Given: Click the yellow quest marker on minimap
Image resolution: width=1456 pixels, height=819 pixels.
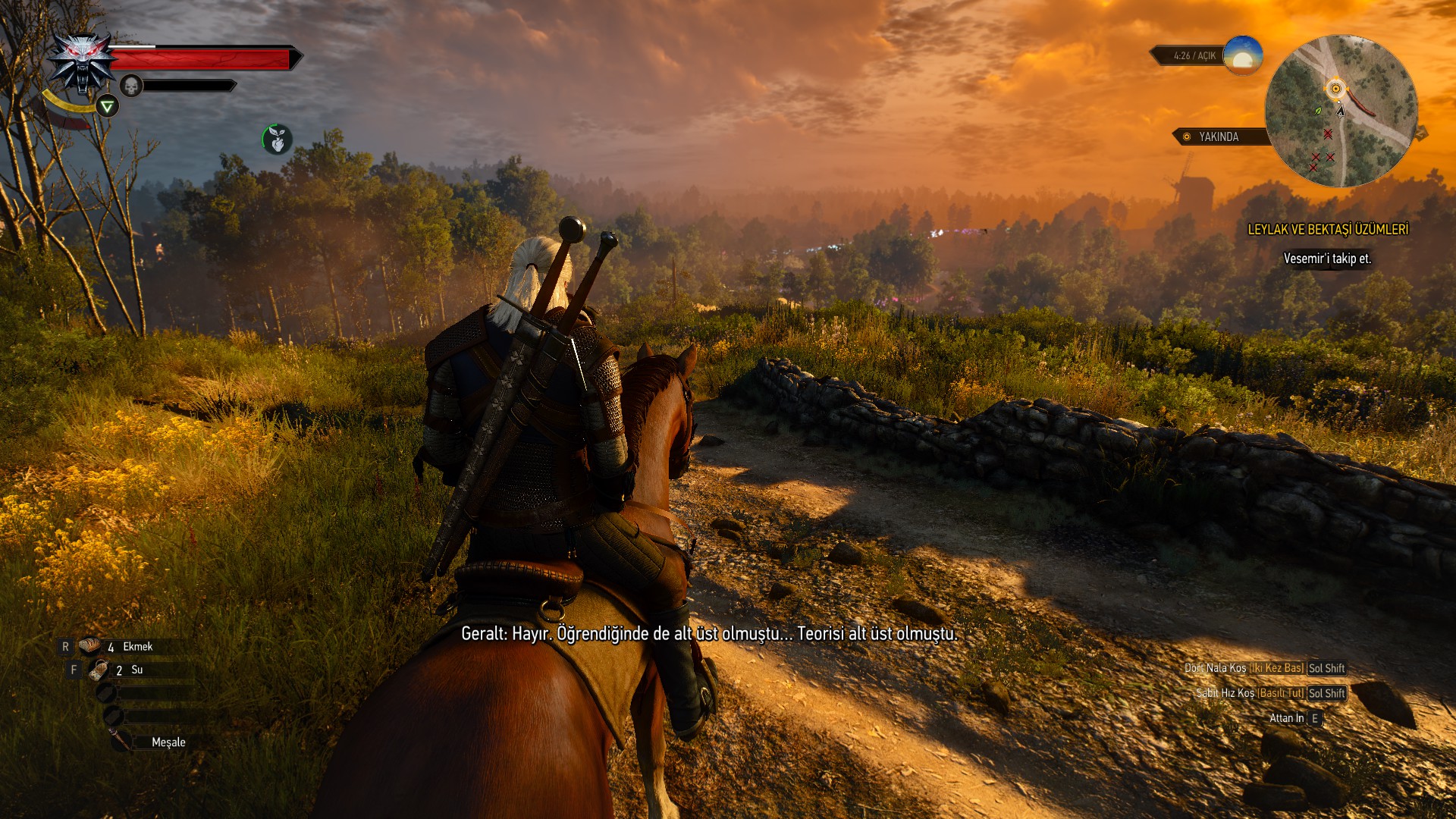Looking at the screenshot, I should tap(1335, 89).
